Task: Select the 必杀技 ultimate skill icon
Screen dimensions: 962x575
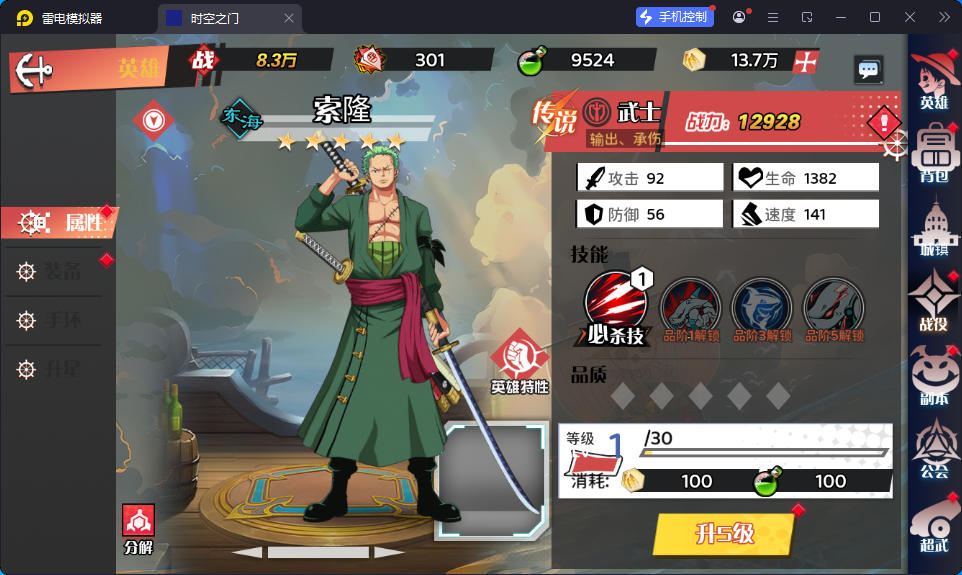Action: pos(615,308)
